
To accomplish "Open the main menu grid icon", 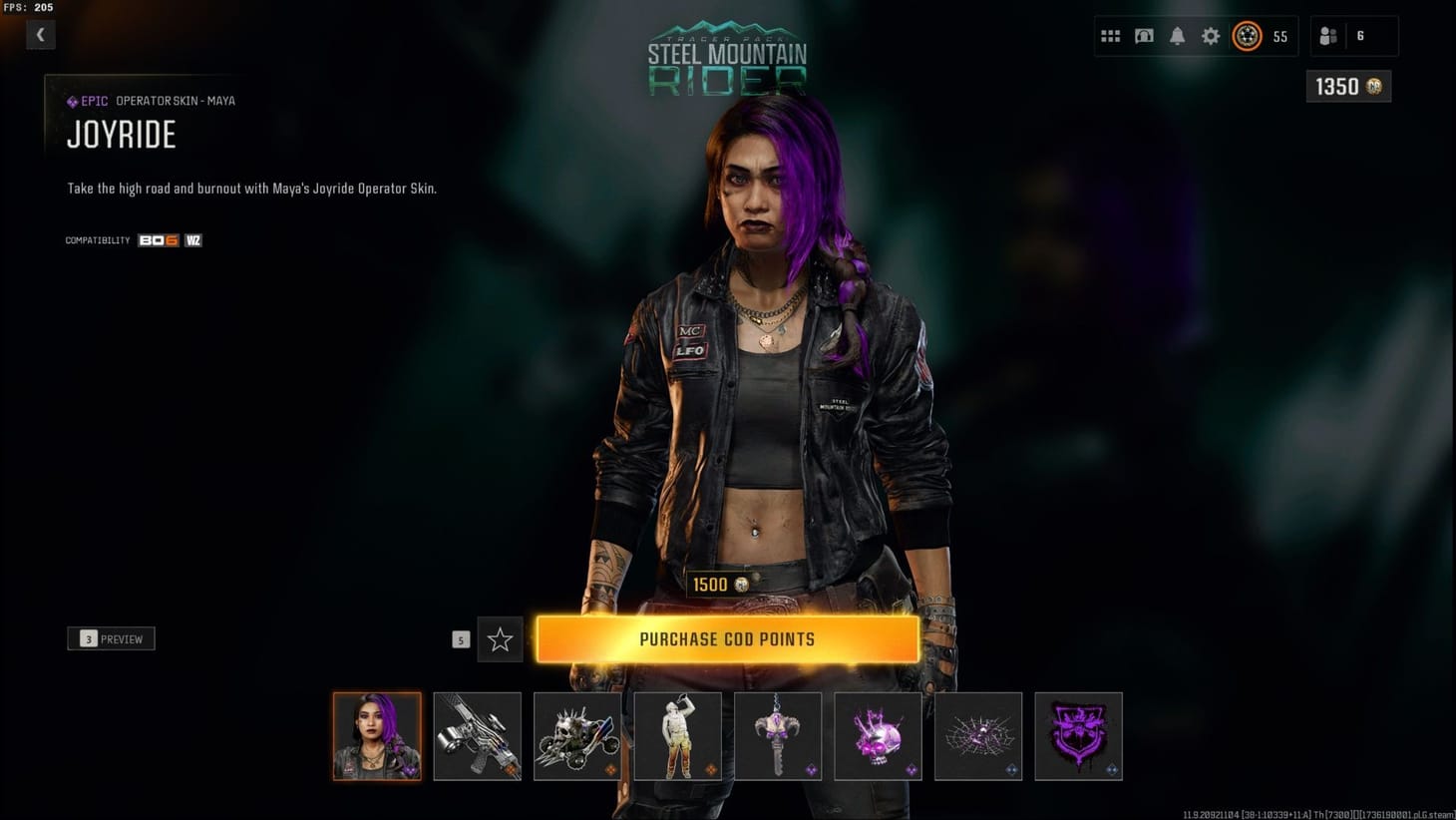I will (x=1110, y=35).
